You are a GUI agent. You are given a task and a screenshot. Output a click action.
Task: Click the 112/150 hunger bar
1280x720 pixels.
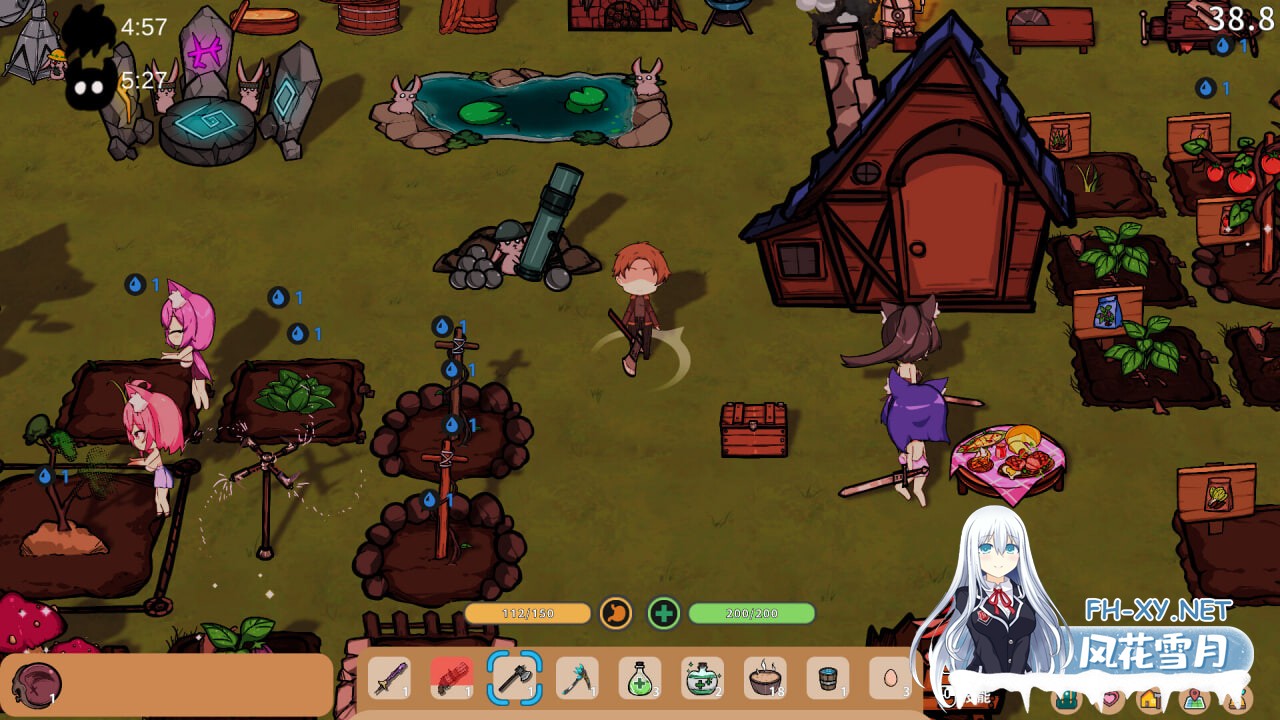(x=530, y=612)
